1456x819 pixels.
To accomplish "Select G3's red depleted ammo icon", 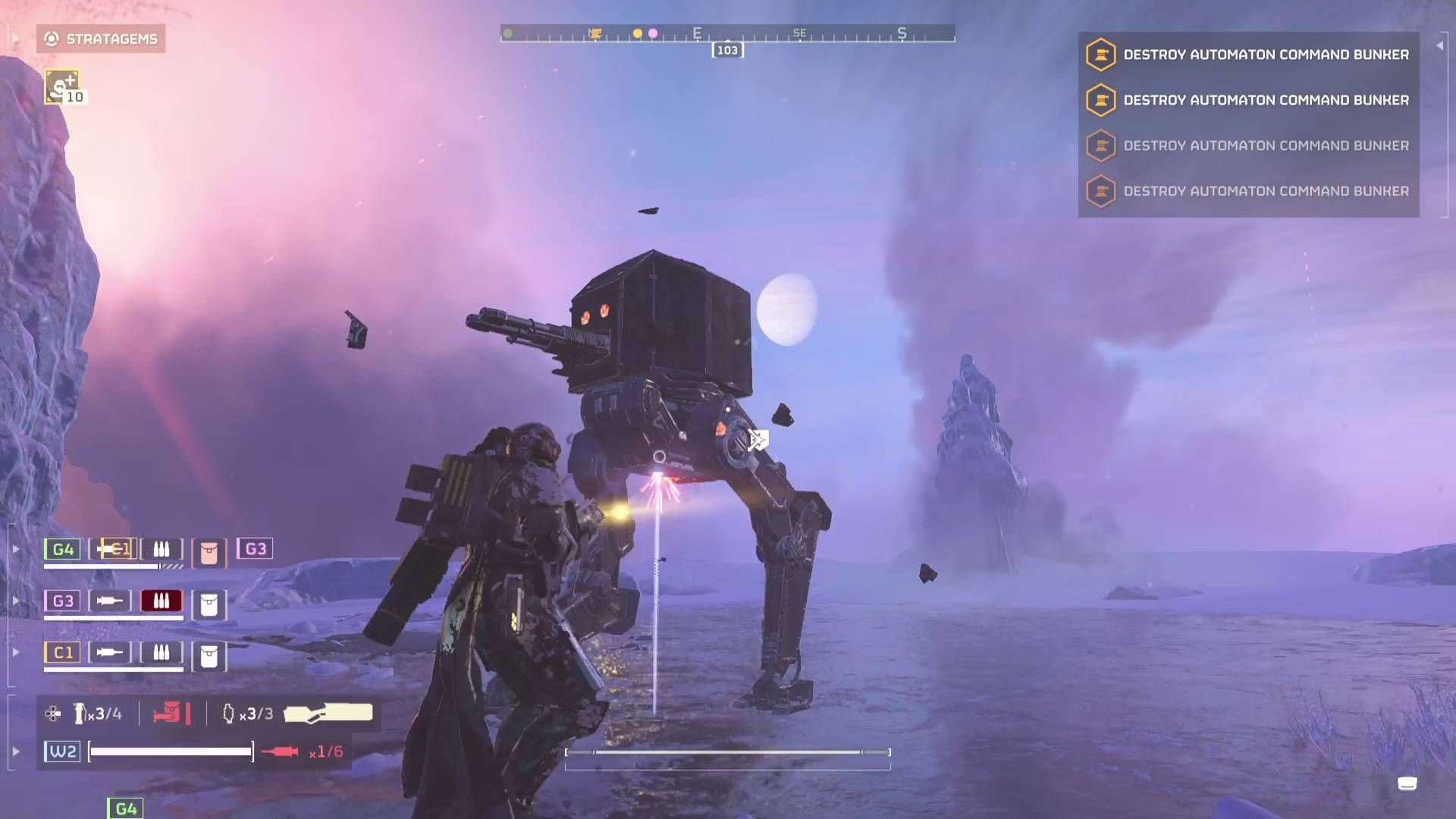I will coord(162,601).
